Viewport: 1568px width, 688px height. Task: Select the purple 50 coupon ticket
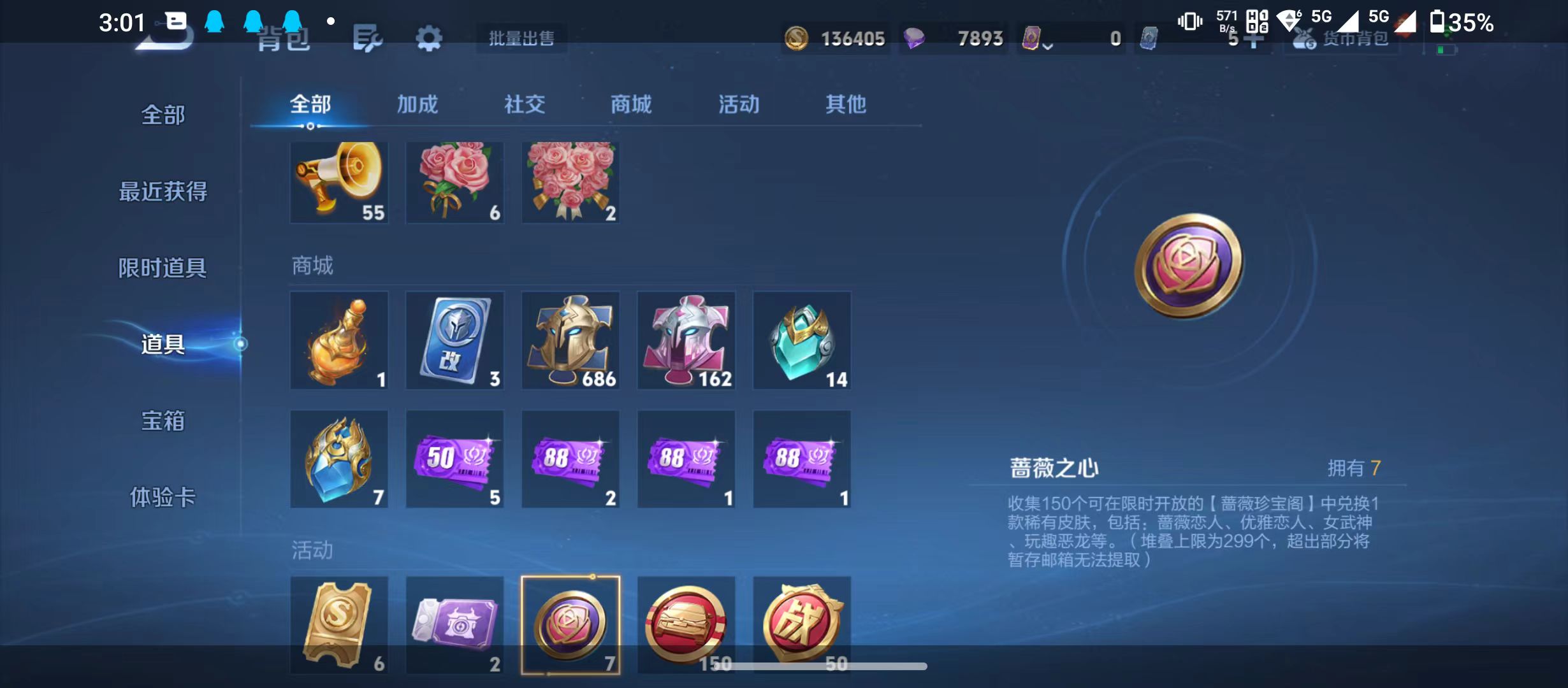click(x=454, y=459)
